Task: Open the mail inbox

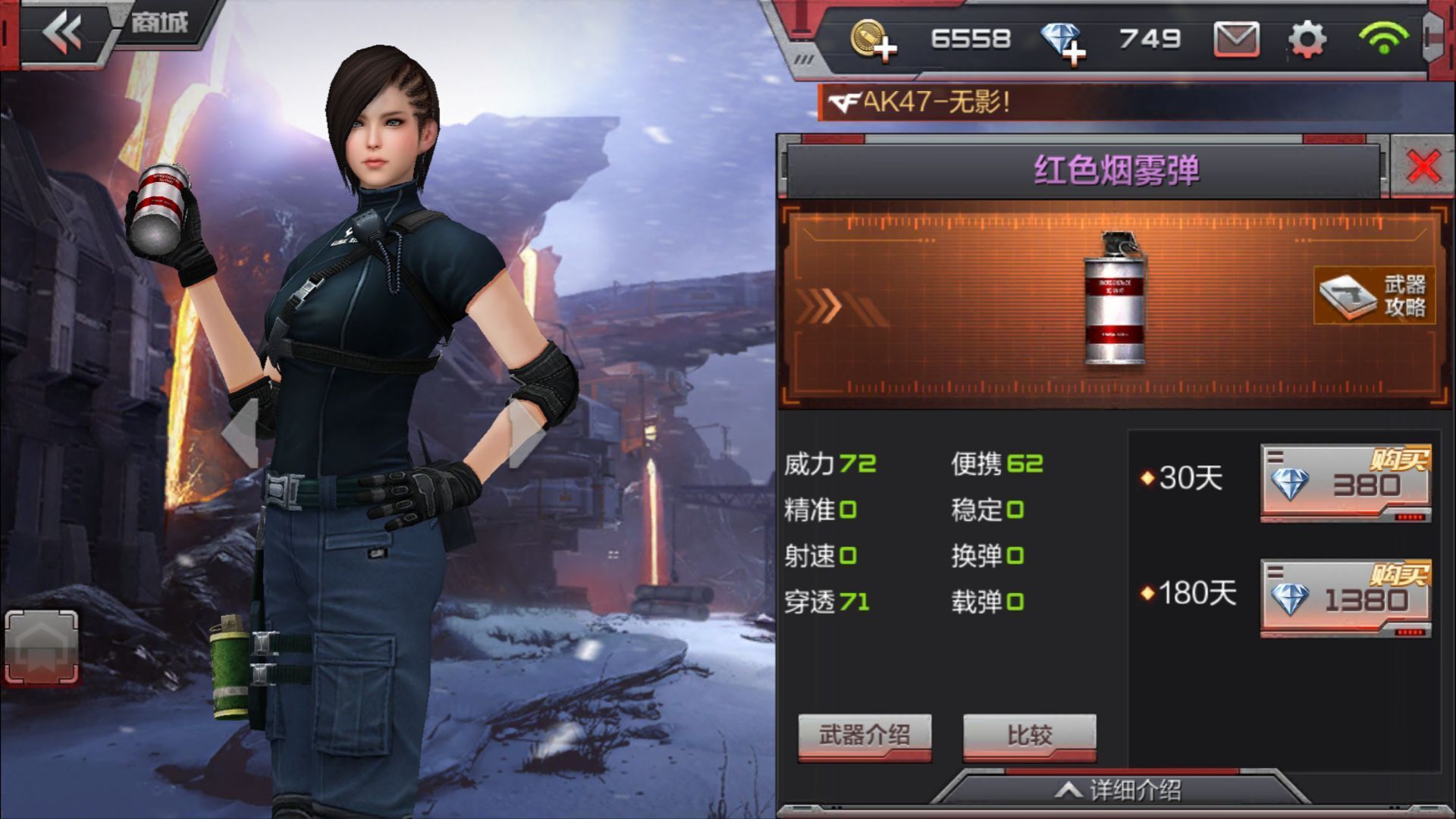Action: coord(1236,39)
